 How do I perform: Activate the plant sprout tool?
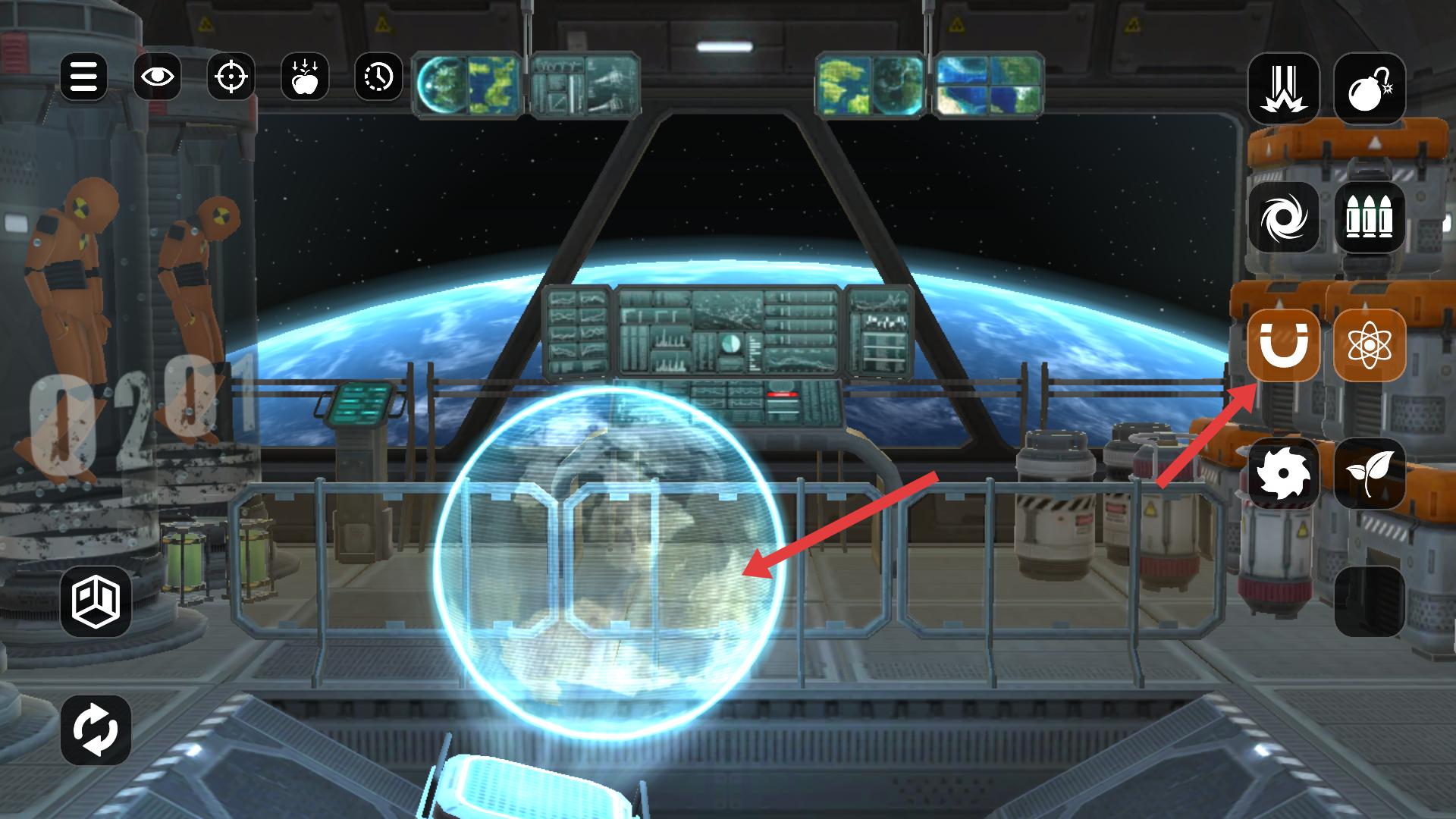[x=1370, y=474]
